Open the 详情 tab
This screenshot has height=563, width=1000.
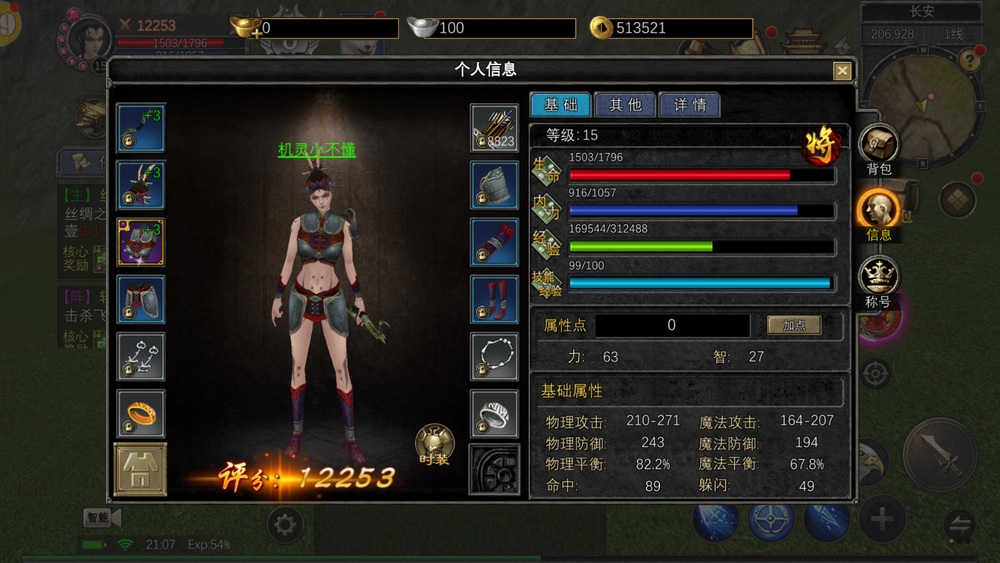click(x=690, y=105)
